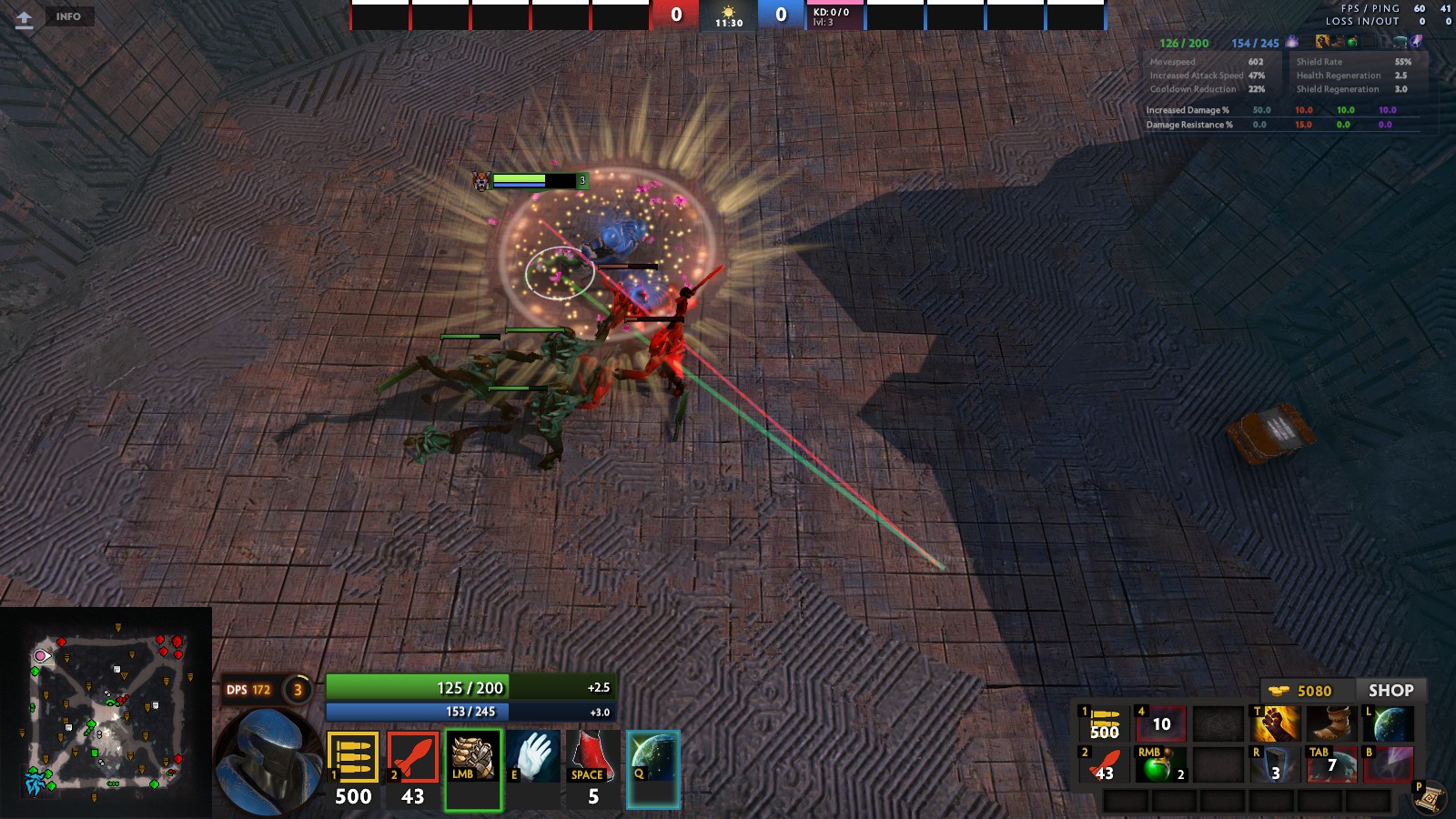Click the upward arrow dashboard icon
The height and width of the screenshot is (819, 1456).
tap(25, 19)
